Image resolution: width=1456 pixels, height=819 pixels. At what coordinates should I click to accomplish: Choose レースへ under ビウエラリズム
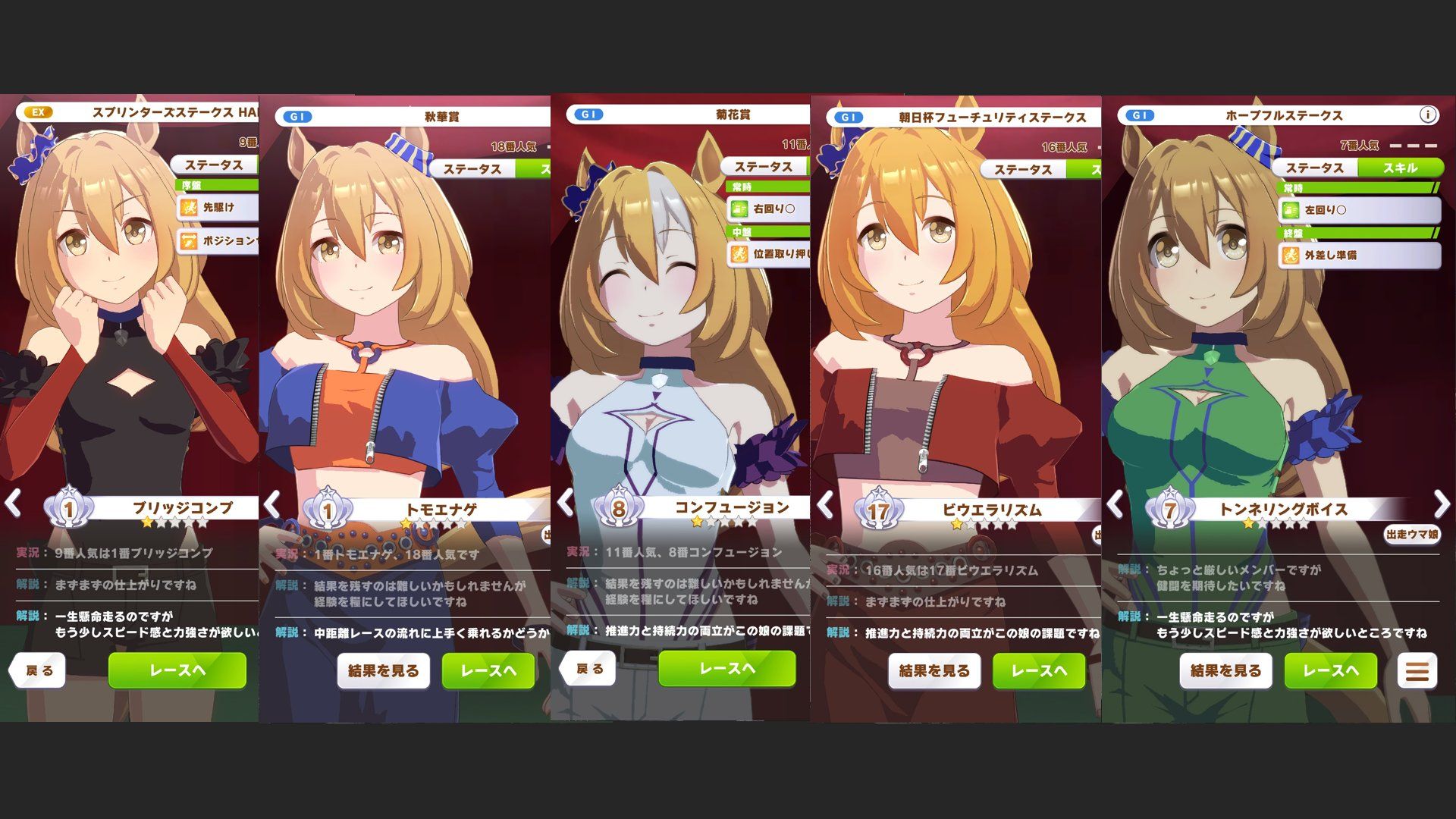(1038, 671)
